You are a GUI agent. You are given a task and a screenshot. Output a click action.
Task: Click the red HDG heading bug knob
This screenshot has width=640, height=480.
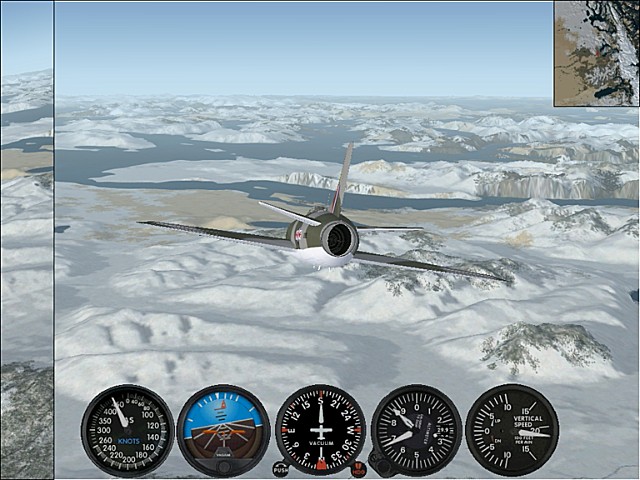point(358,468)
